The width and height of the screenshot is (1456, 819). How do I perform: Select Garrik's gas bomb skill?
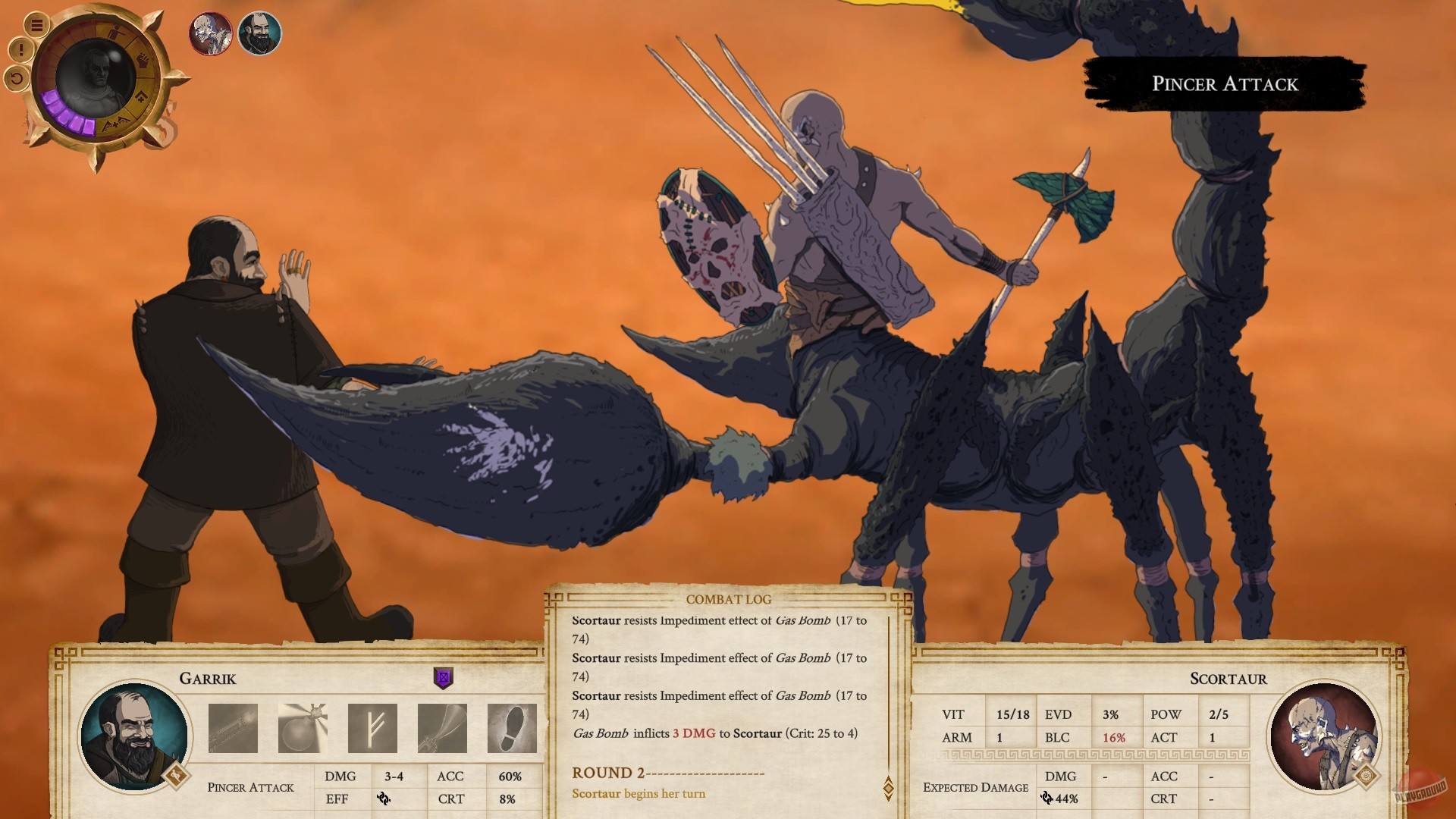coord(303,727)
